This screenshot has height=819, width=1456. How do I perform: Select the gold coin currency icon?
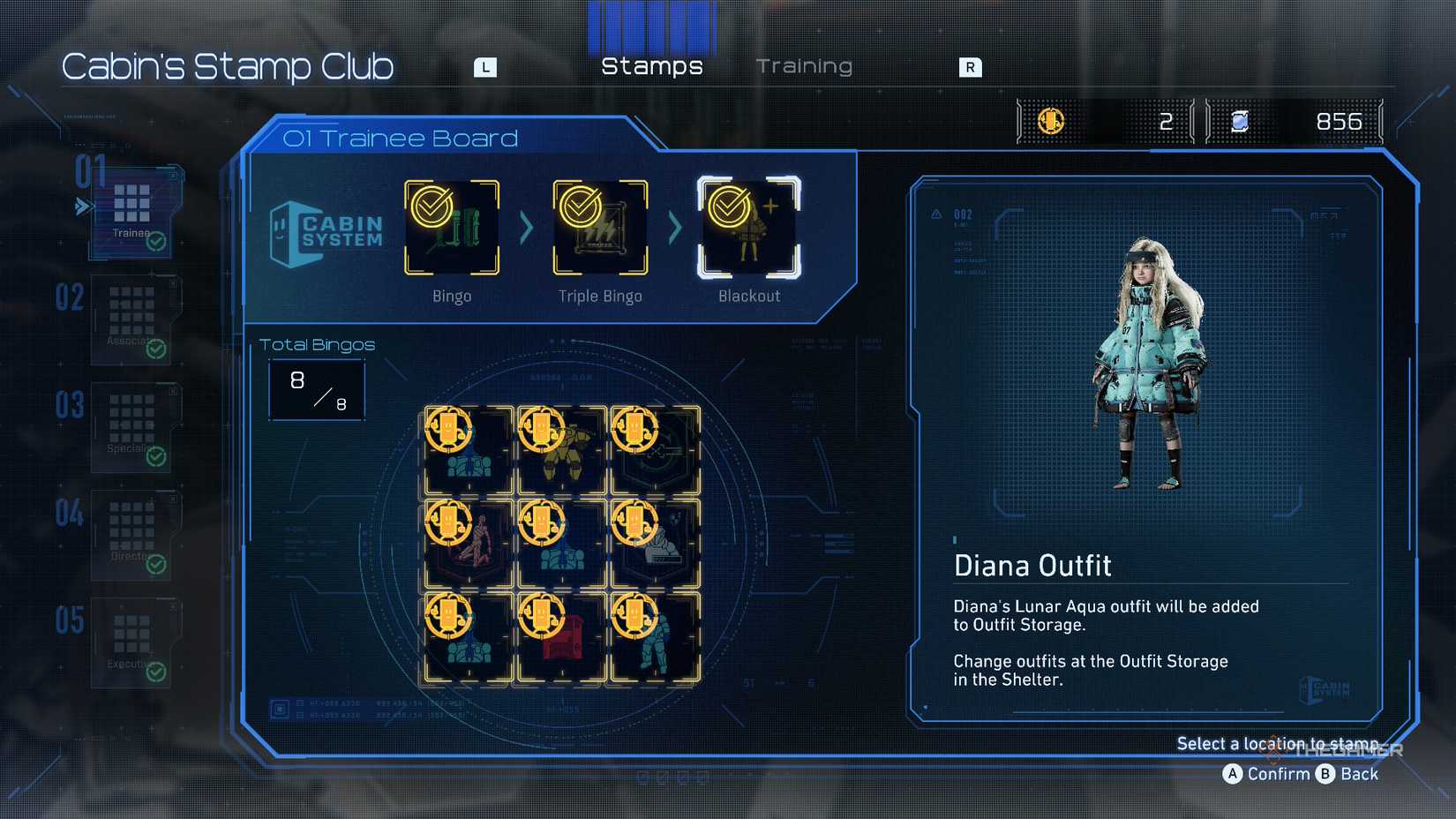tap(1050, 121)
